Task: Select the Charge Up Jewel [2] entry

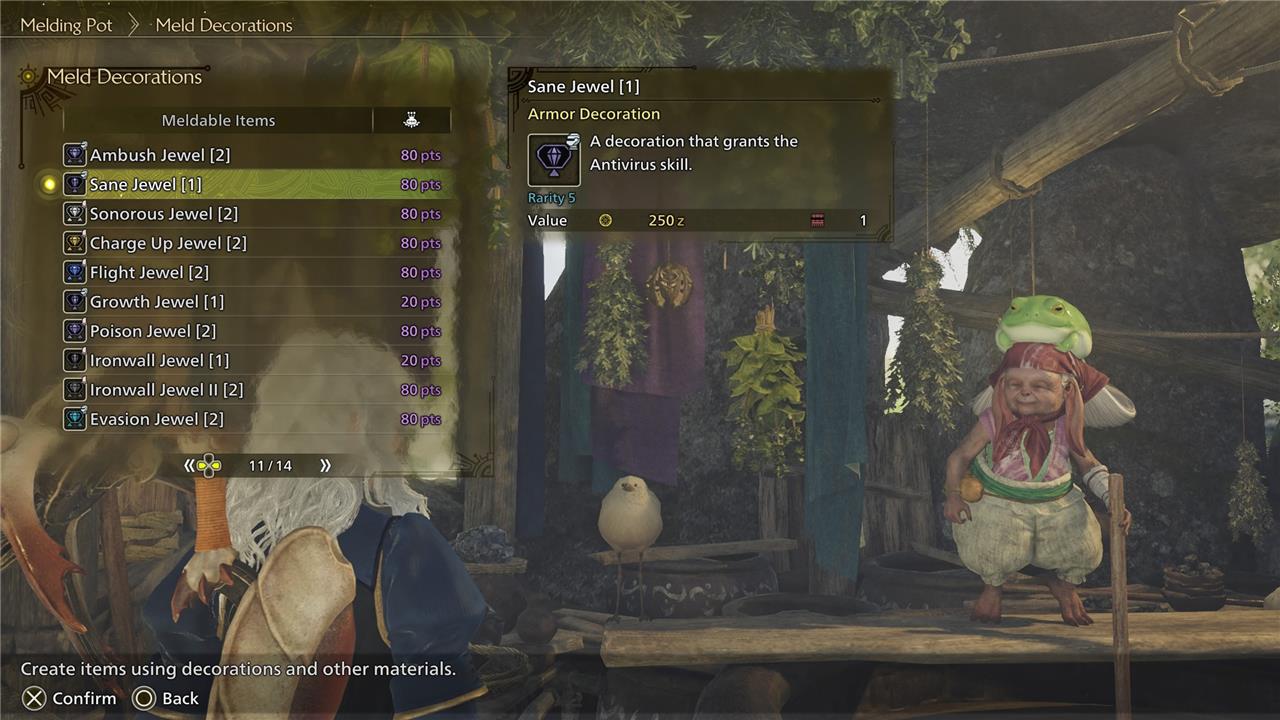Action: pyautogui.click(x=168, y=243)
